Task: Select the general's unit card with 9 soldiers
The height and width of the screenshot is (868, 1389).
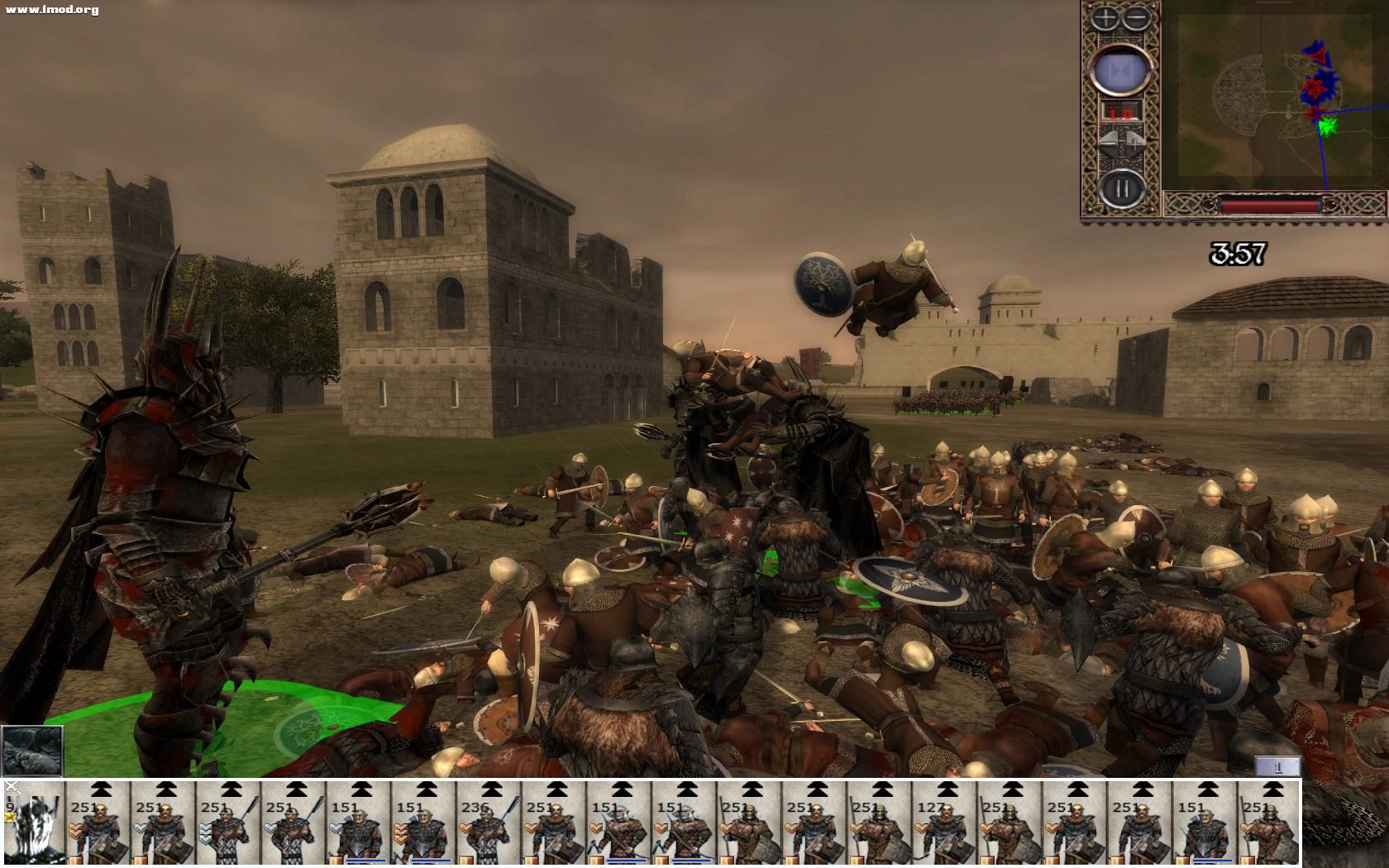Action: point(33,823)
